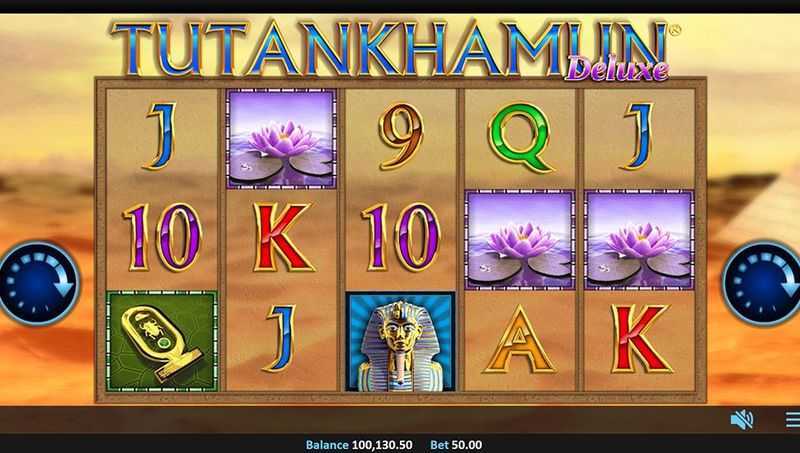Toggle the muted speaker sound icon
Image resolution: width=800 pixels, height=453 pixels.
pos(742,419)
